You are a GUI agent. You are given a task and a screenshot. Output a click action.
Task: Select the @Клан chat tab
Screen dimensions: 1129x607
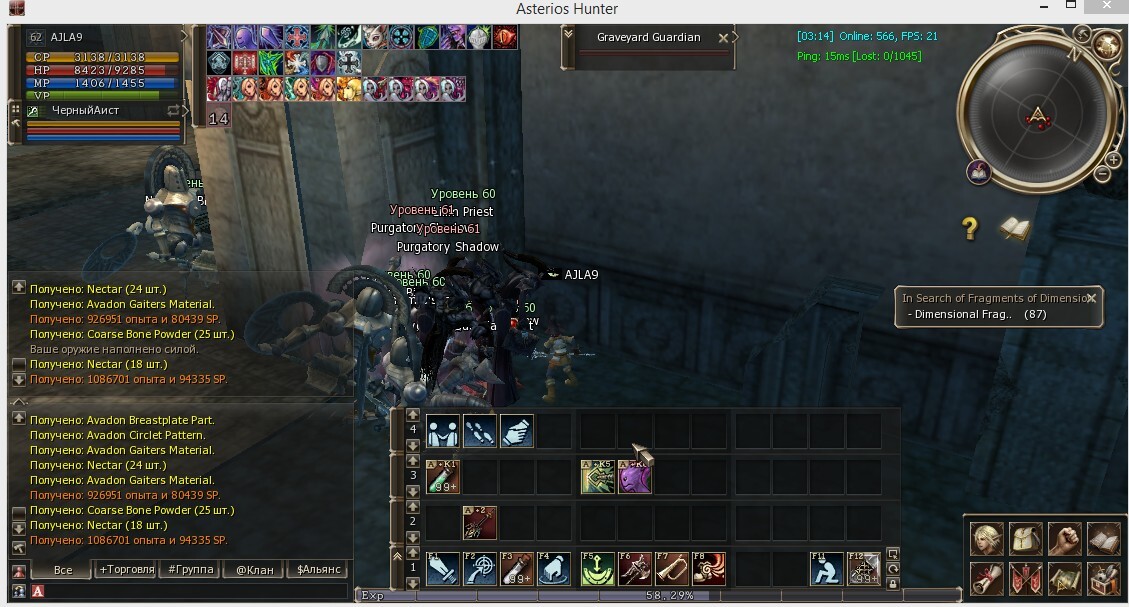[254, 569]
